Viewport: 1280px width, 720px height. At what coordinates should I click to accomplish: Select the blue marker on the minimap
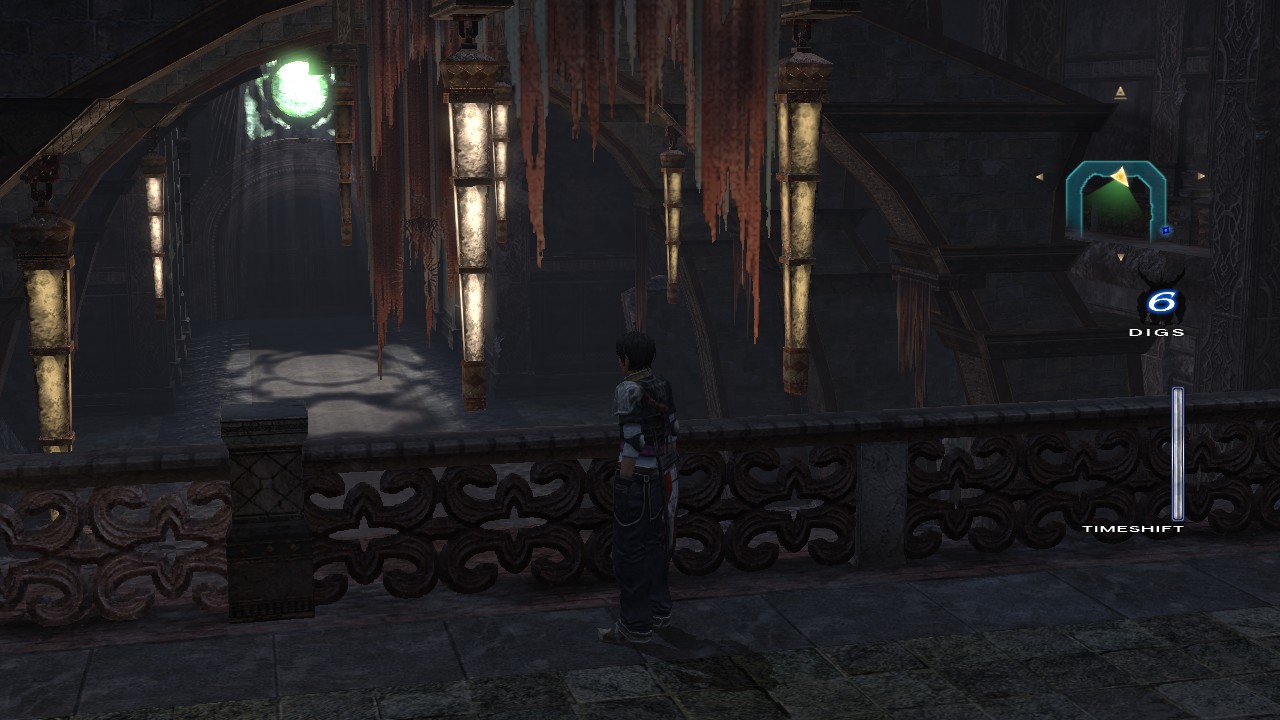point(1166,231)
